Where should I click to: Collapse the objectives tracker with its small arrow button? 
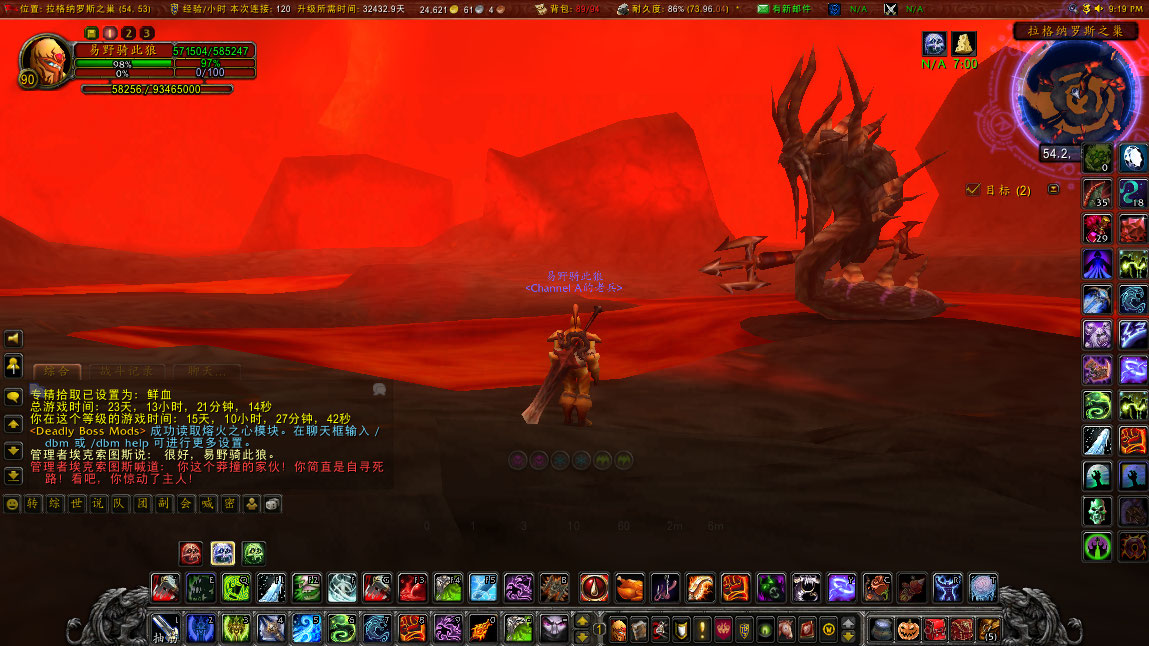click(x=1053, y=189)
